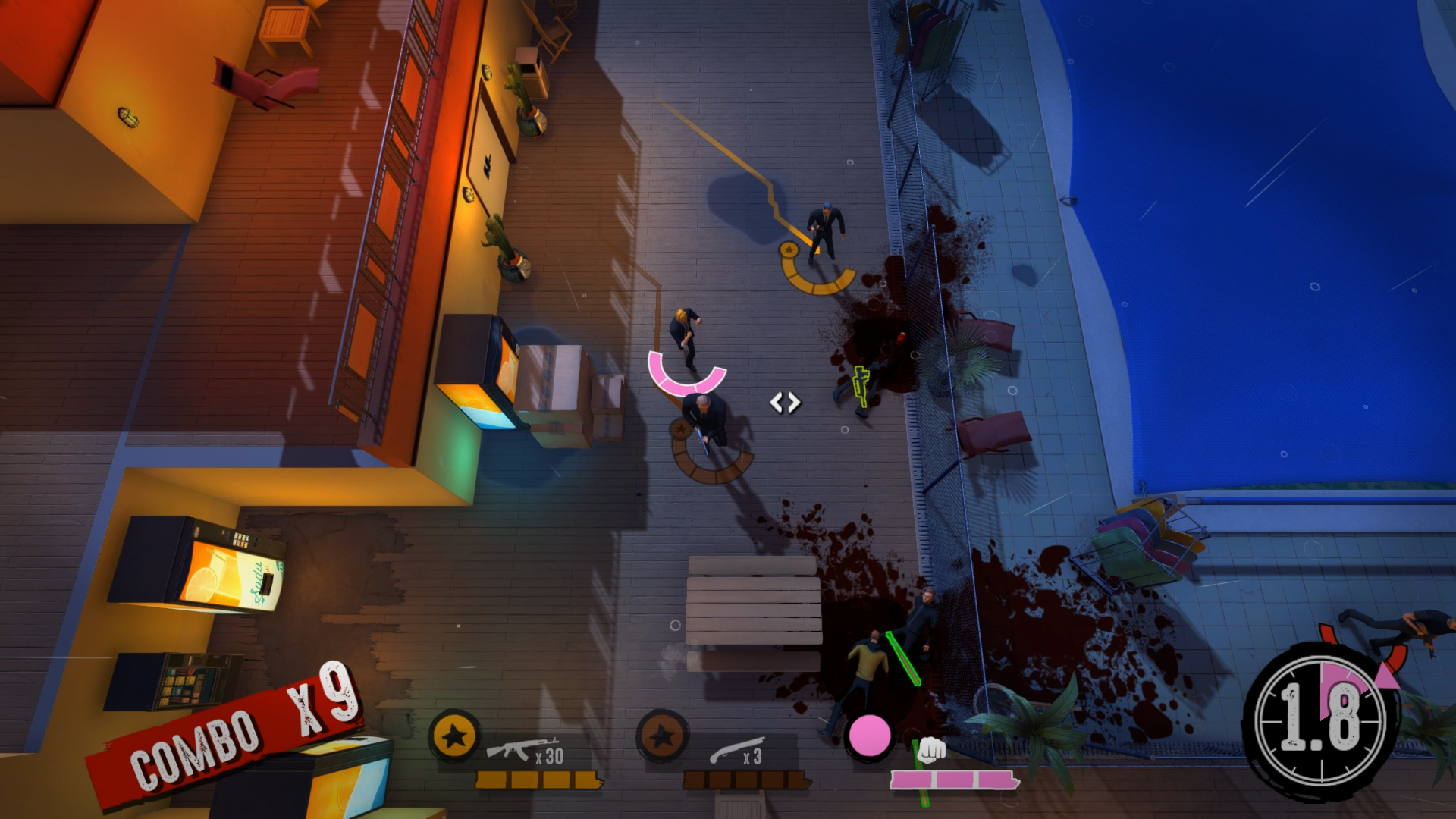Expand the <> rewind prompt arrows

(x=786, y=403)
